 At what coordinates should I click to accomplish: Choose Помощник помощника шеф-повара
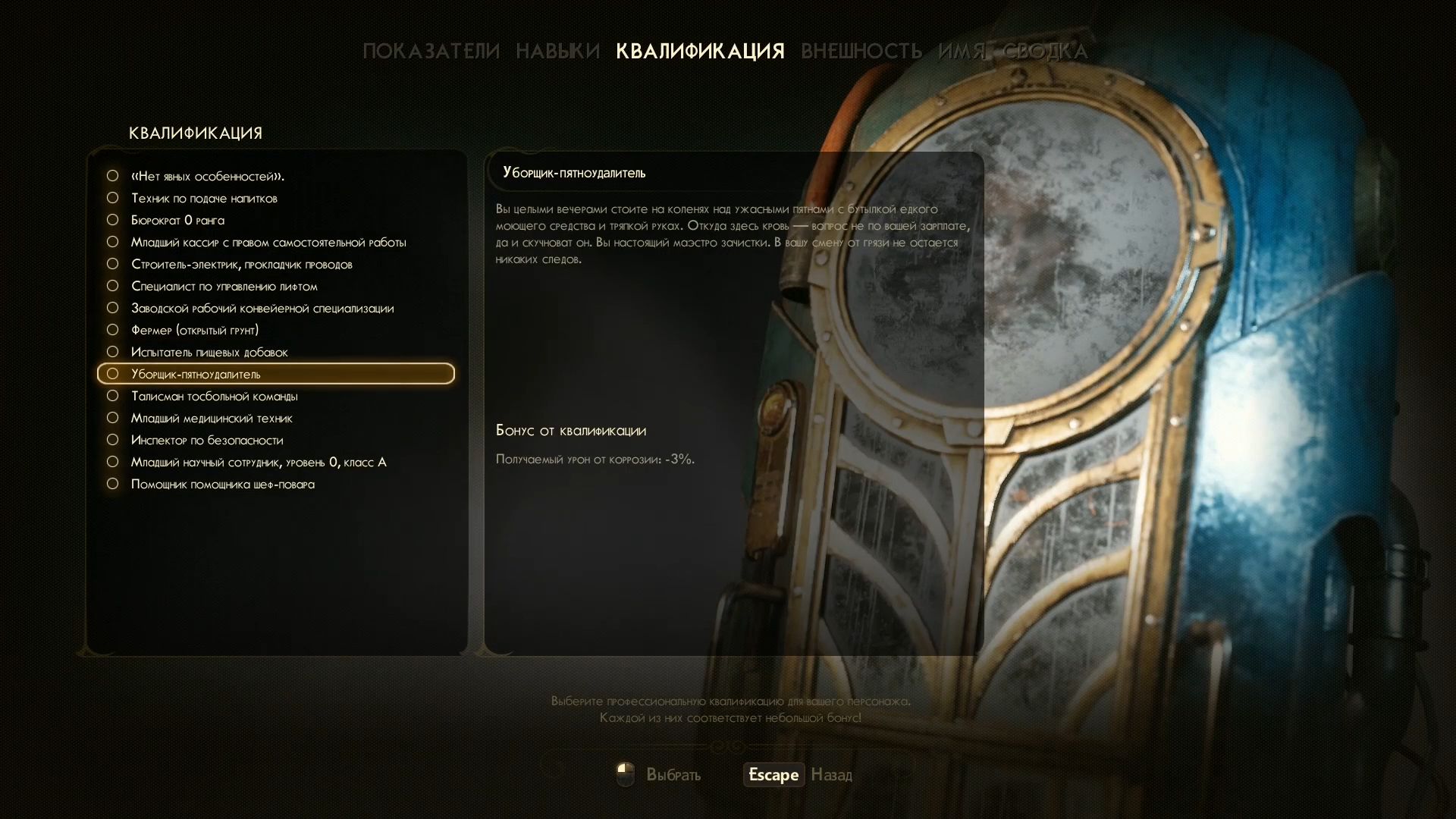click(222, 485)
